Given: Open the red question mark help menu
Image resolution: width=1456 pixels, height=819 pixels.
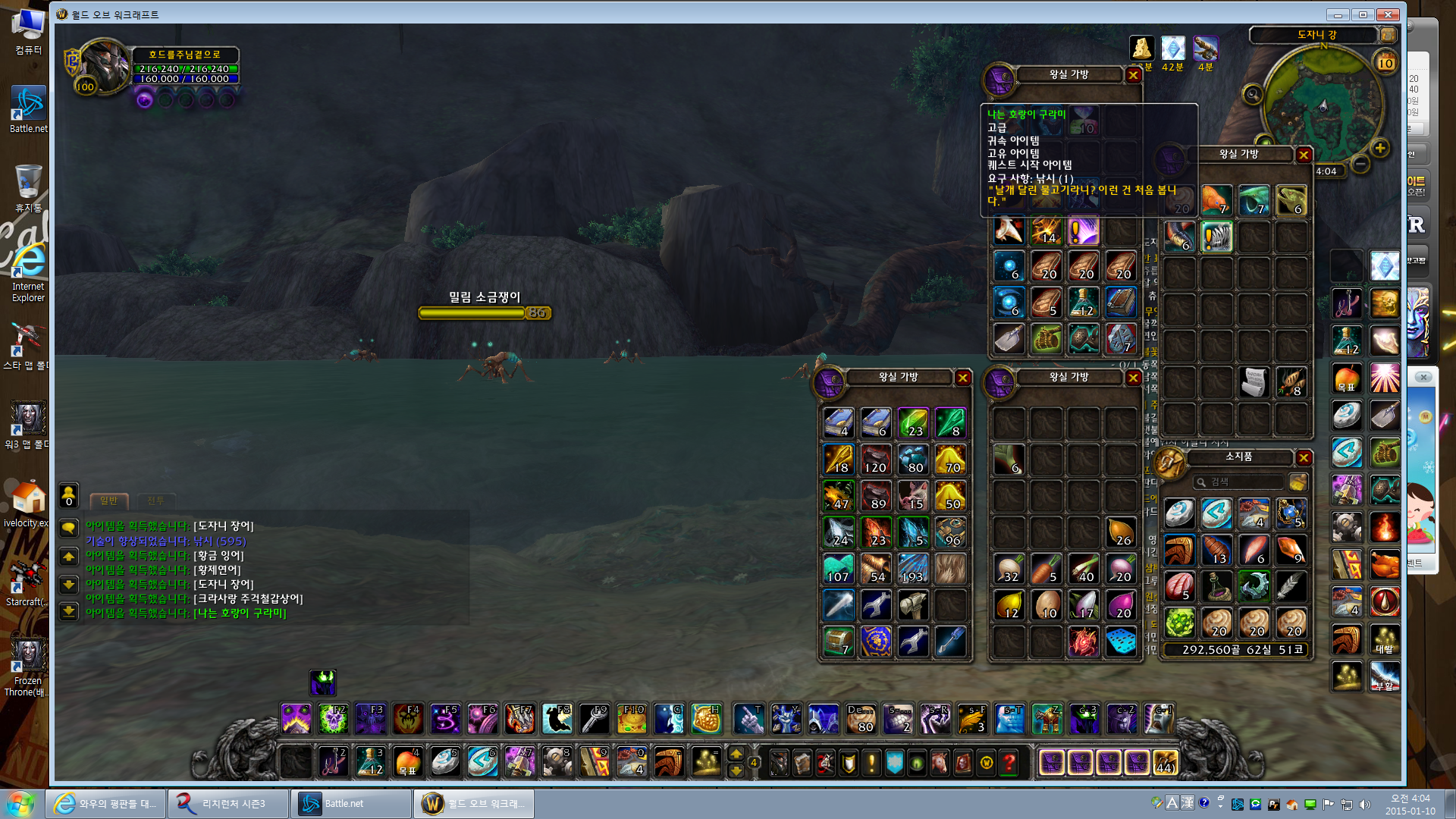Looking at the screenshot, I should tap(1009, 763).
